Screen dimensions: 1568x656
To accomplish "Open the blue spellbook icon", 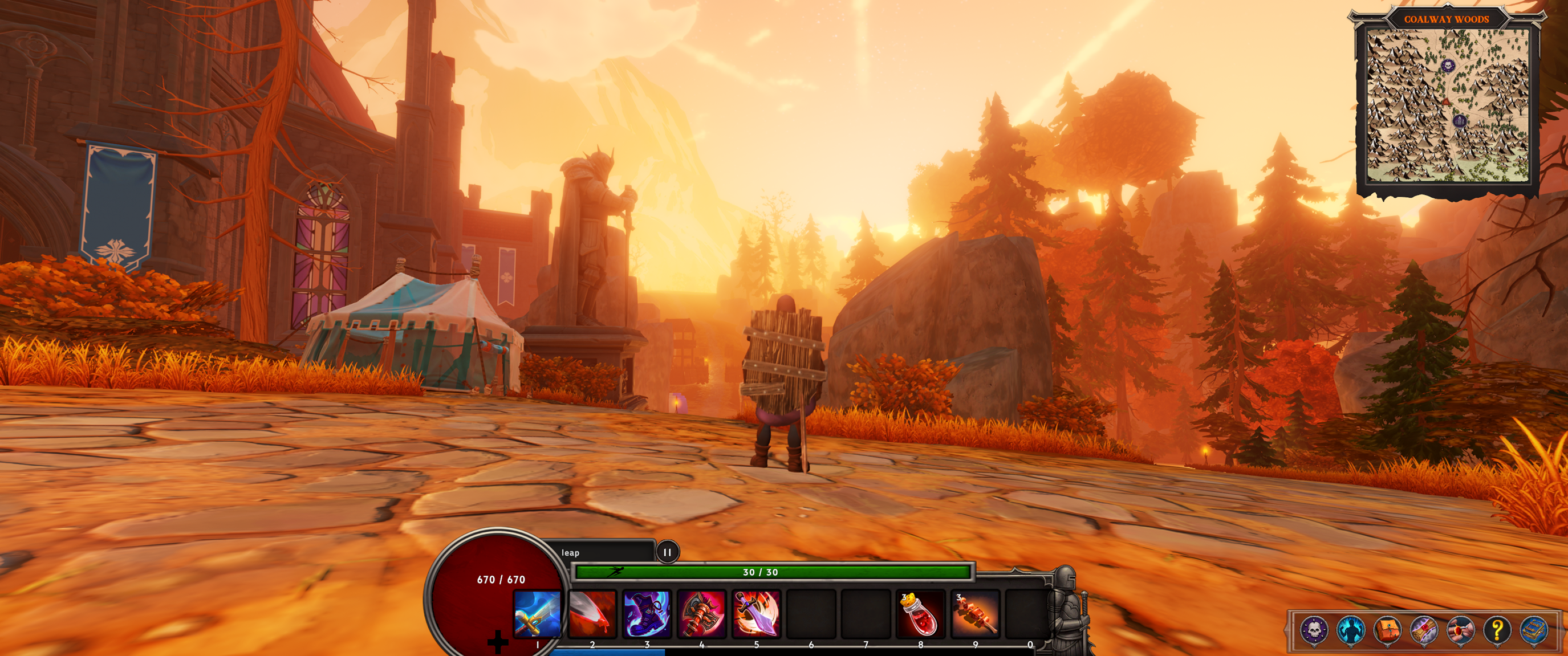I will click(x=1534, y=629).
